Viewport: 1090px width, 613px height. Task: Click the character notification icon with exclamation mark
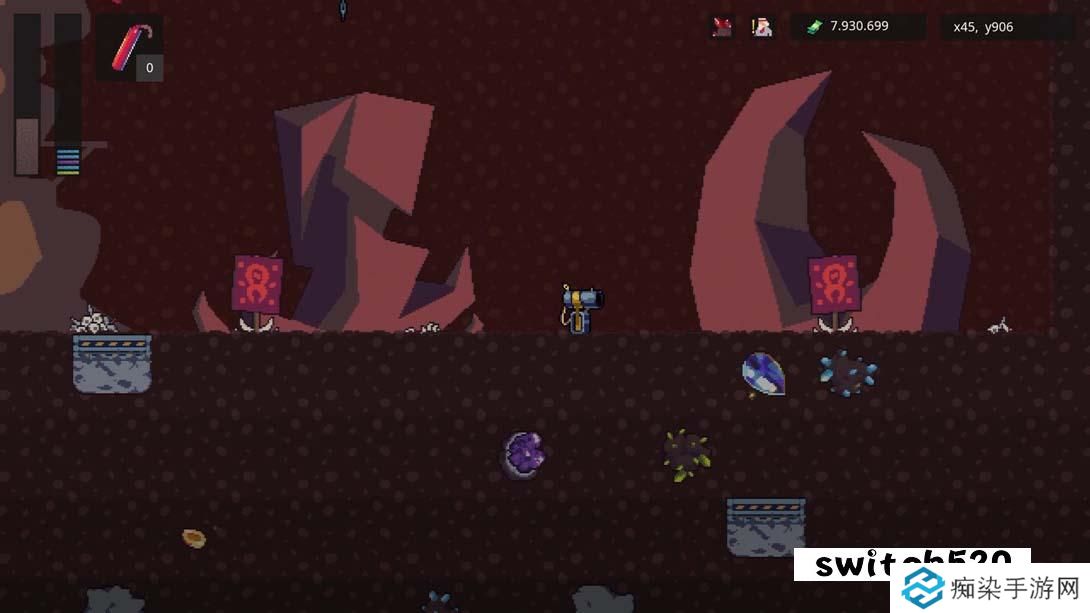762,27
